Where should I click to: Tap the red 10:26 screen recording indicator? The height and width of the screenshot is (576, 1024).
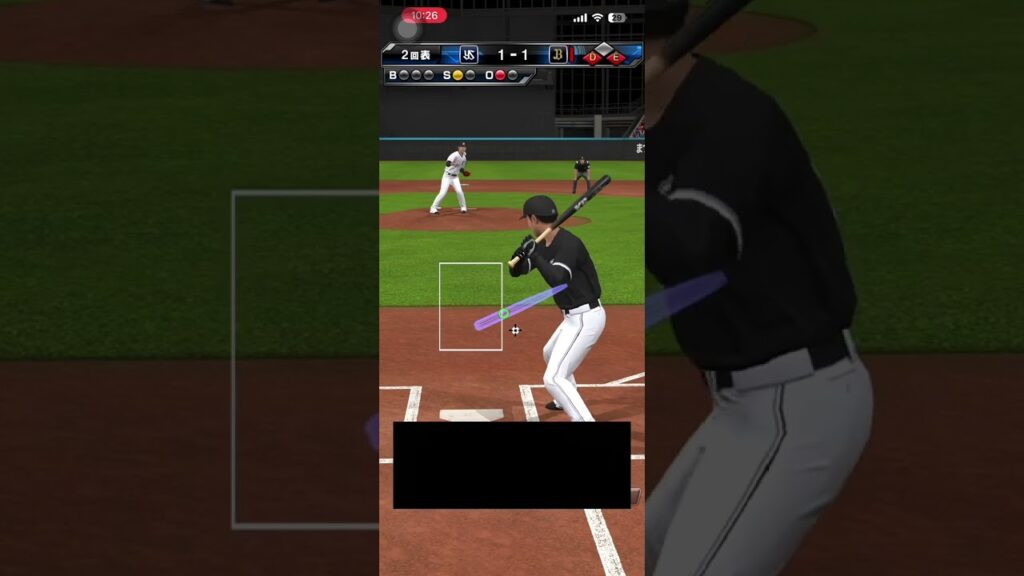point(425,15)
